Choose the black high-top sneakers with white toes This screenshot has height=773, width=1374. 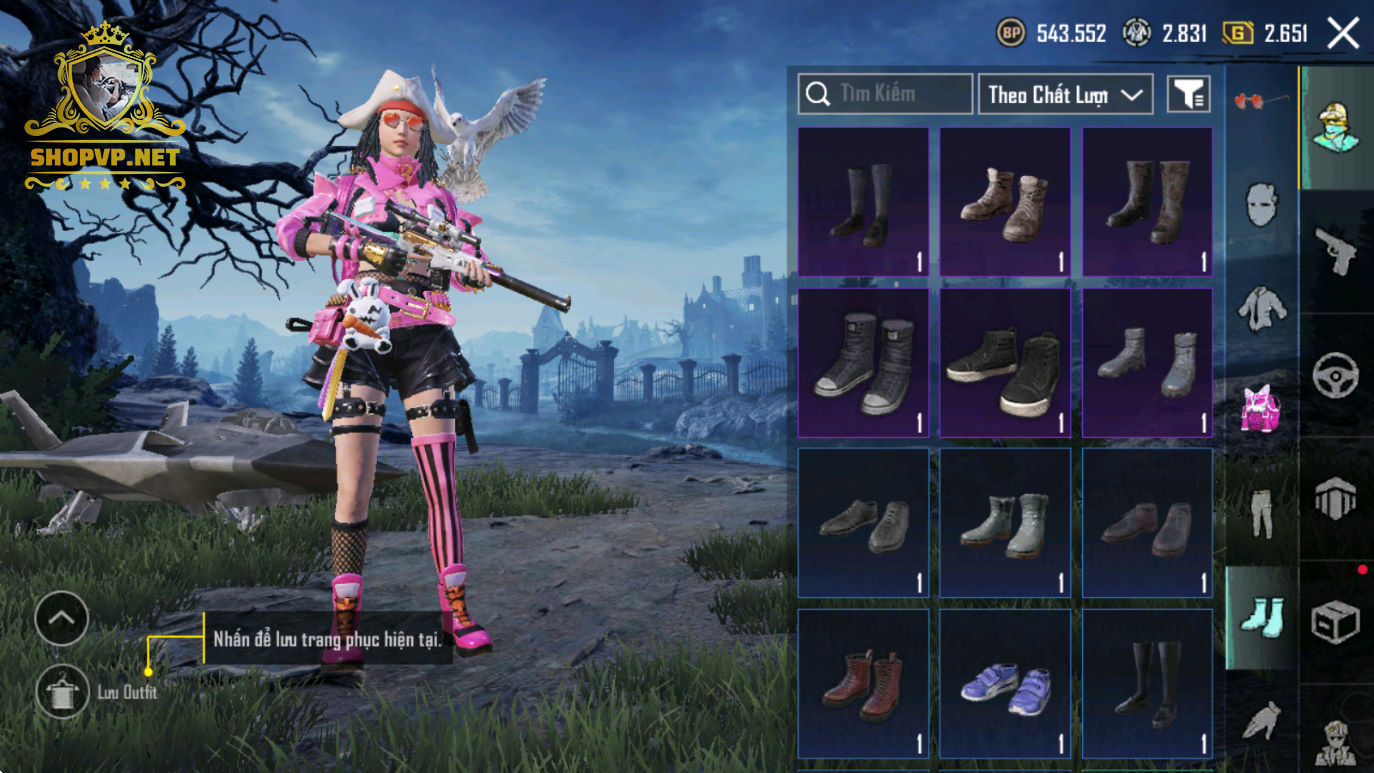(863, 363)
